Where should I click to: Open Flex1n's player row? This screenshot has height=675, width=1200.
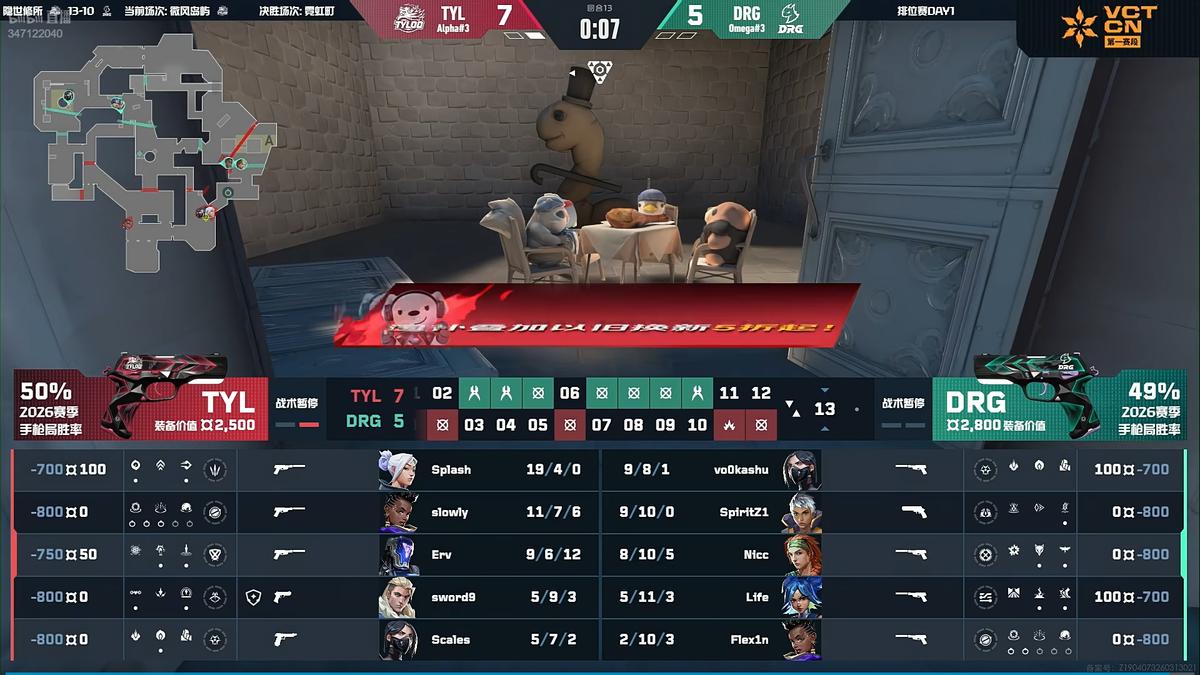point(750,640)
